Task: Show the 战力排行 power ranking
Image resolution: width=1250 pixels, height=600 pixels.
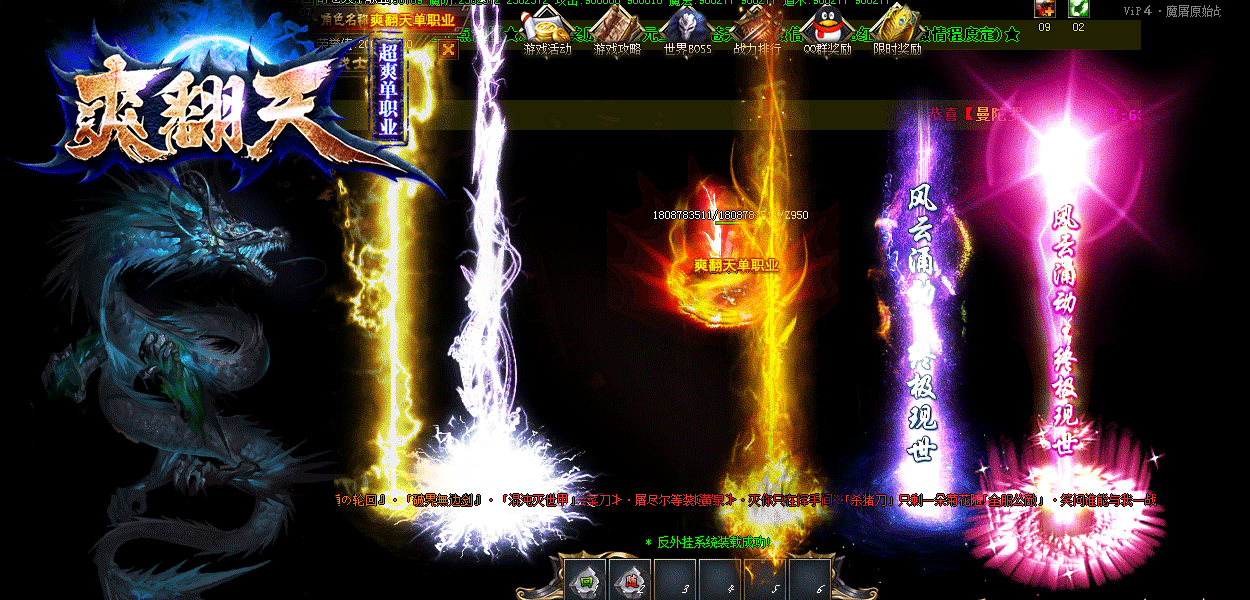Action: 757,28
